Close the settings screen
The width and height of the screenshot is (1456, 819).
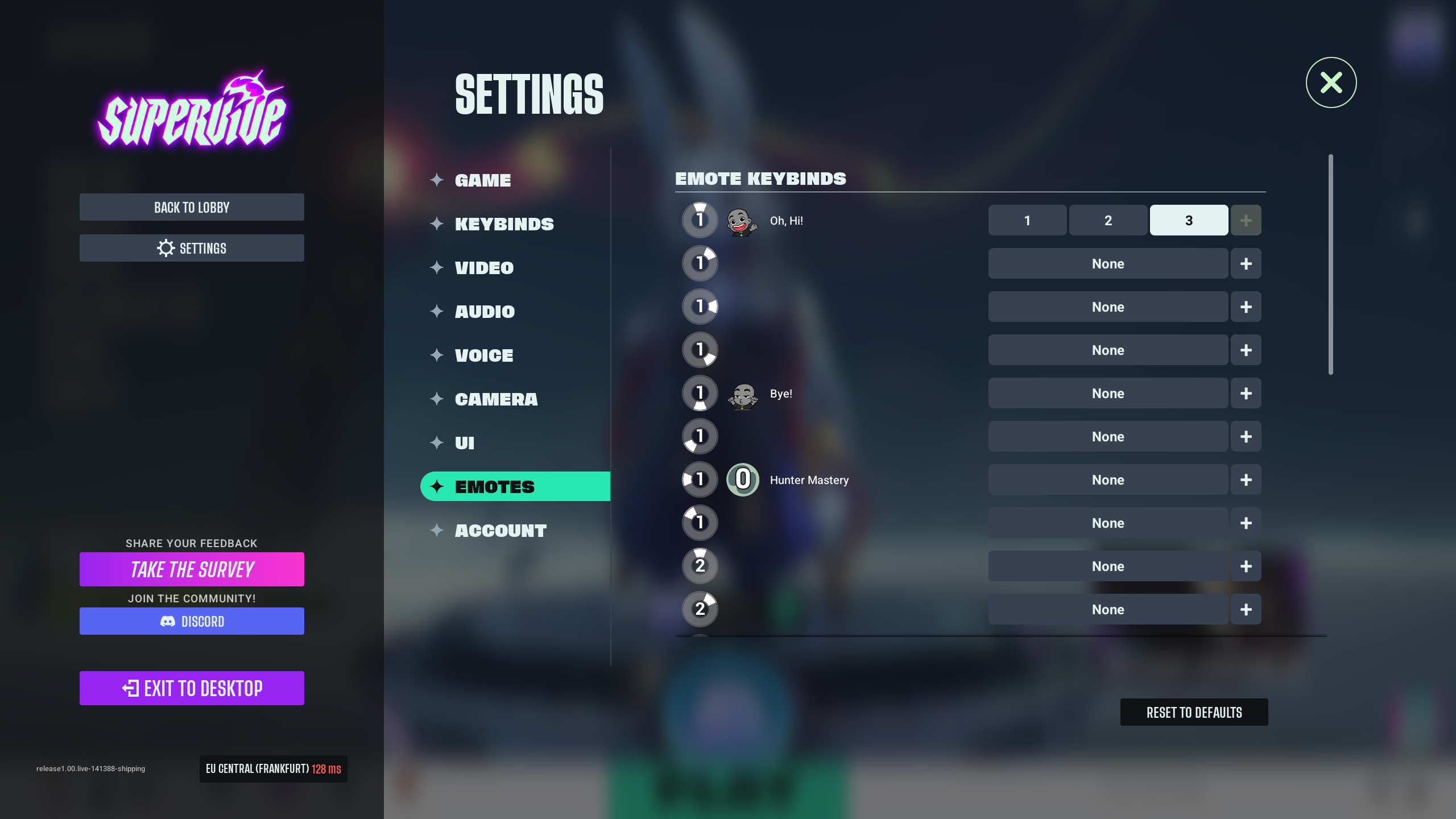coord(1331,83)
